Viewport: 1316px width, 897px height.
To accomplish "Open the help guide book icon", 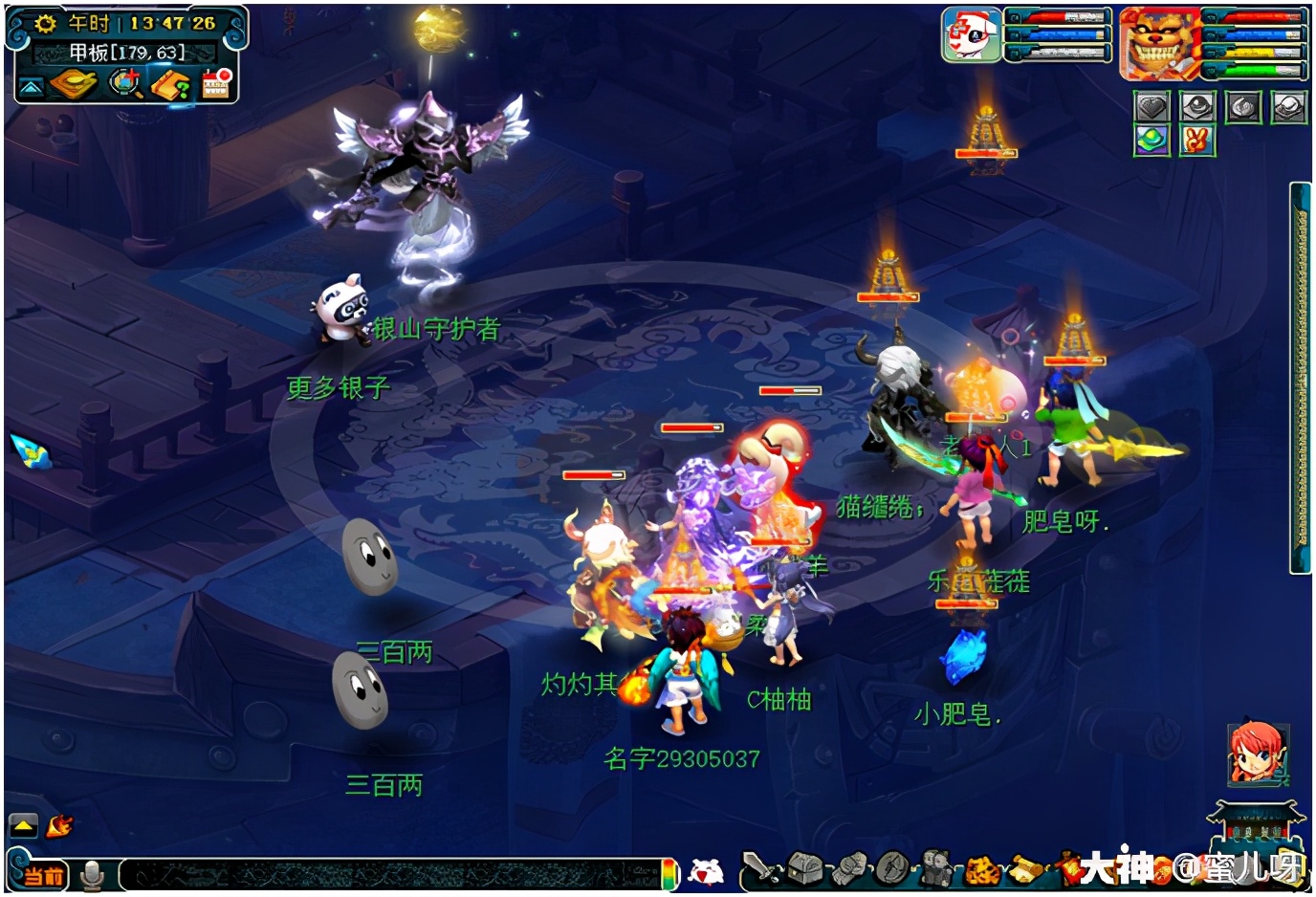I will tap(171, 86).
